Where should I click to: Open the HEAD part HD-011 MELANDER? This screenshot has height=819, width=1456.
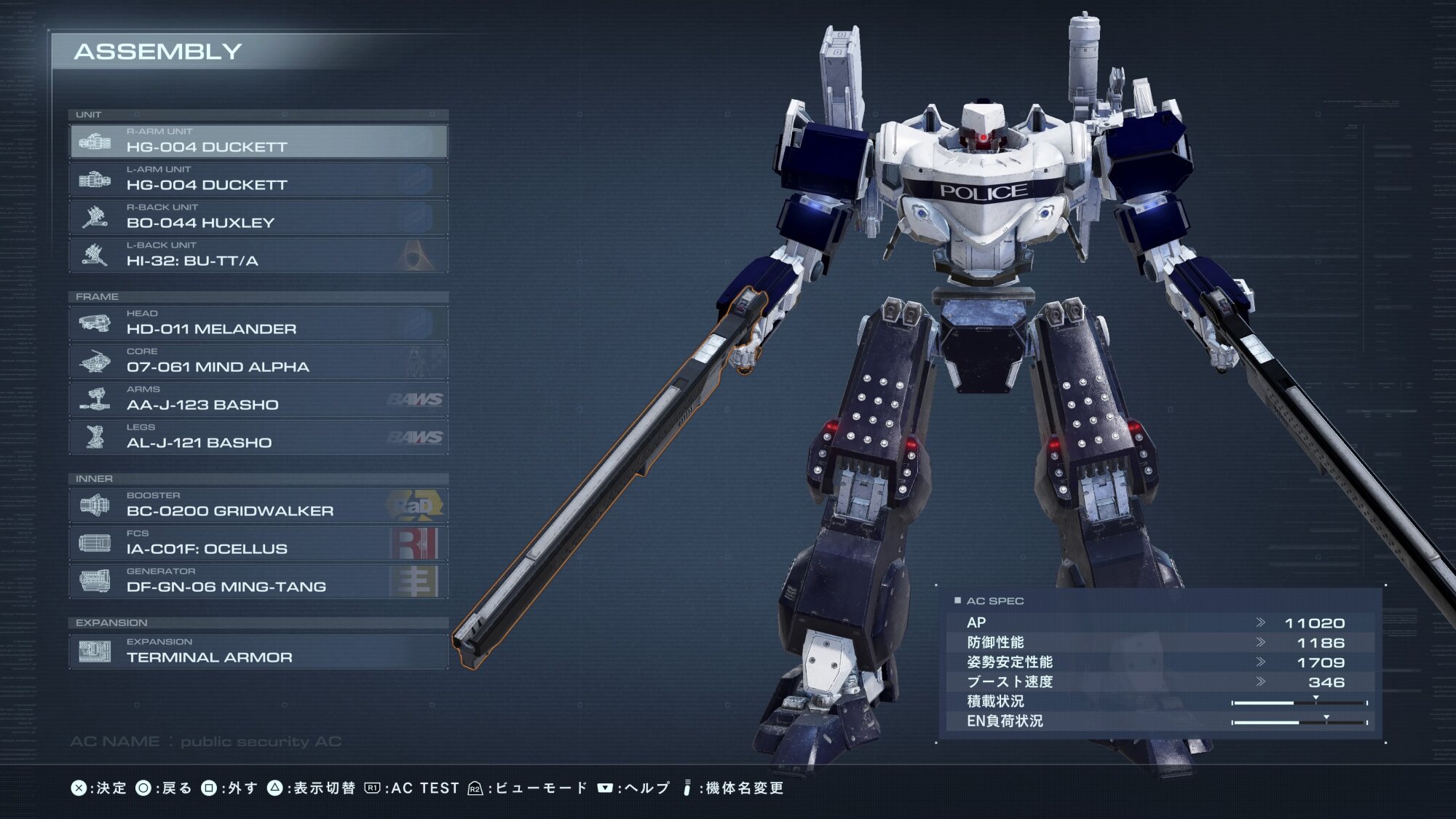pos(258,323)
